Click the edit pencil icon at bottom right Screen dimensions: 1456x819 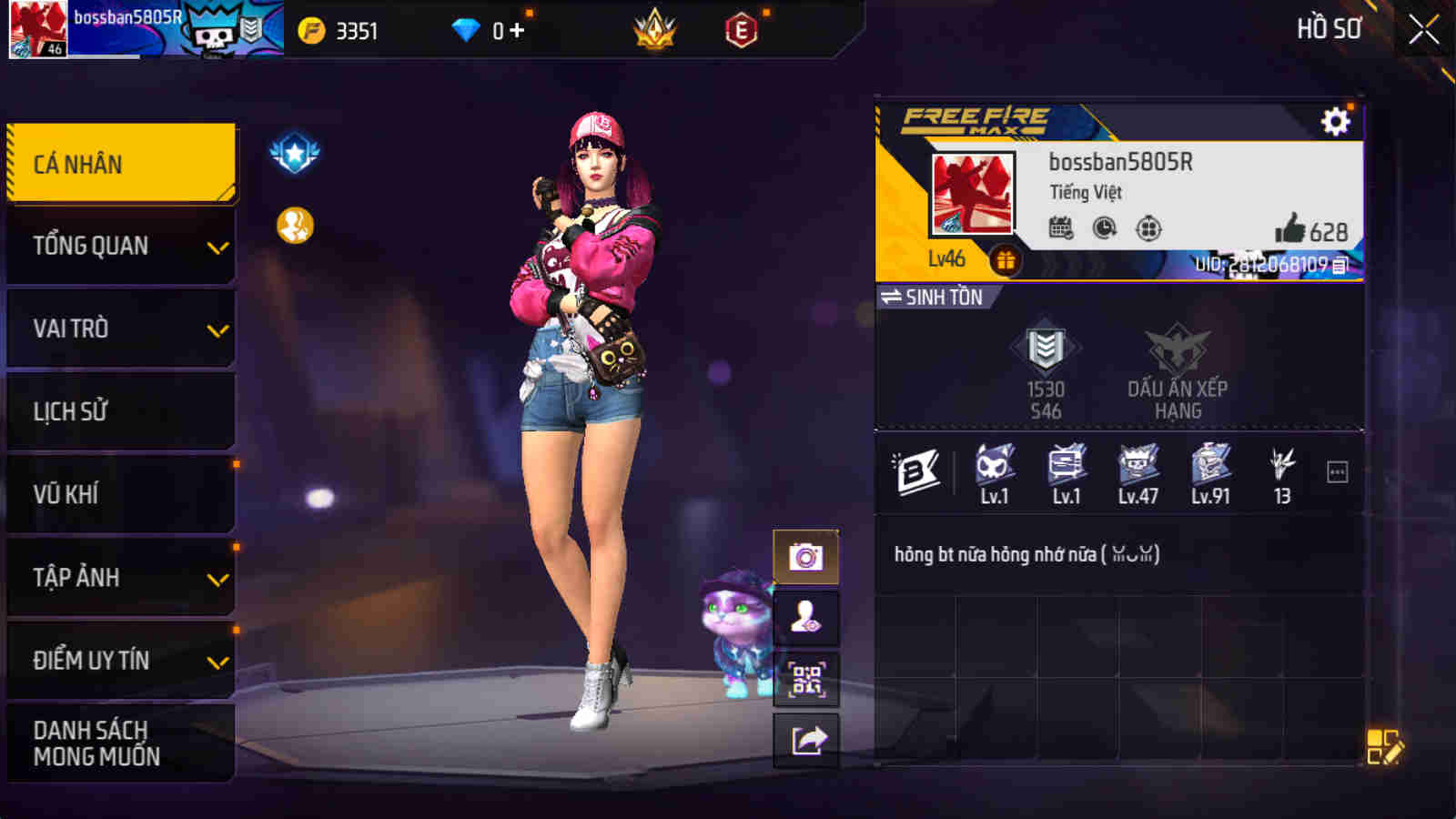click(x=1382, y=746)
